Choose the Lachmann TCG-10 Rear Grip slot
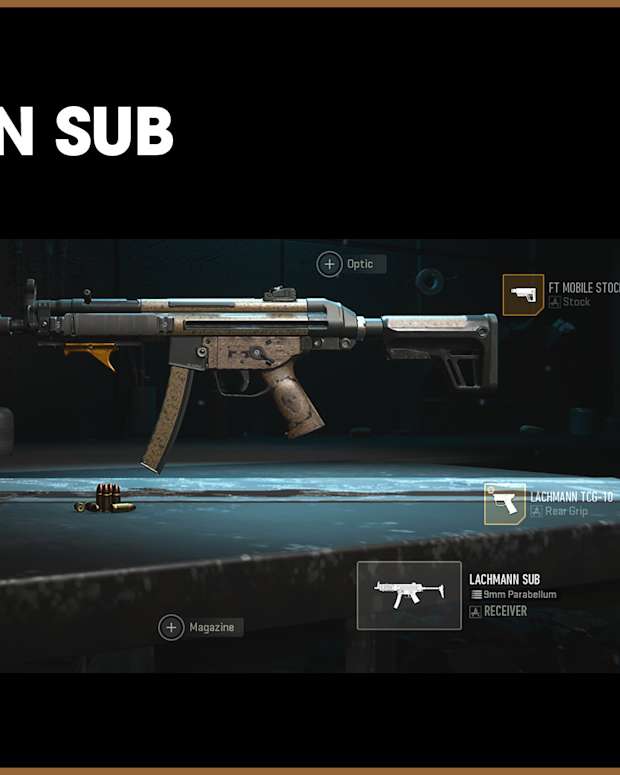The image size is (620, 775). [x=505, y=504]
